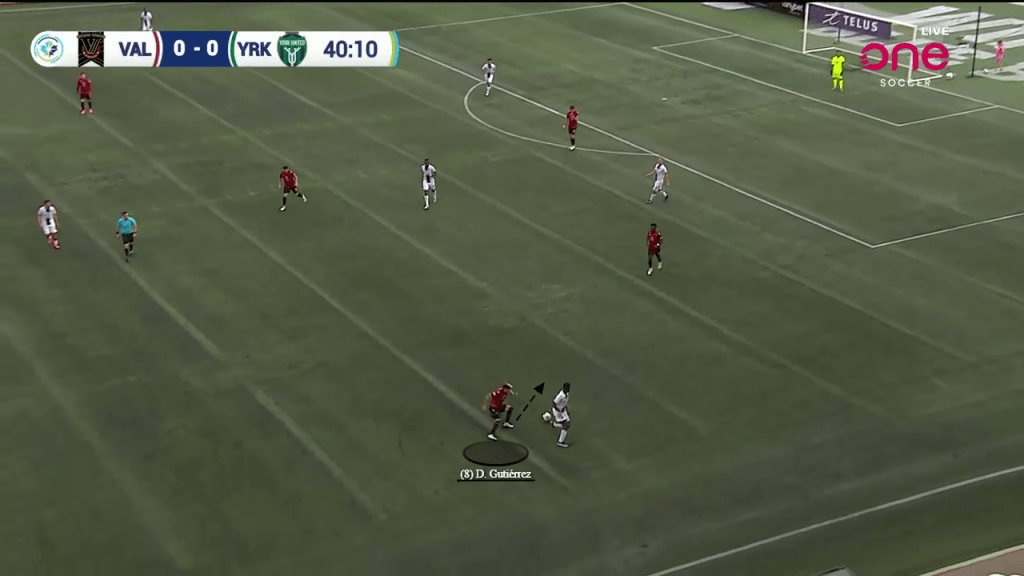This screenshot has width=1024, height=576.
Task: Click the league logo beside the scoreboard
Action: [48, 49]
